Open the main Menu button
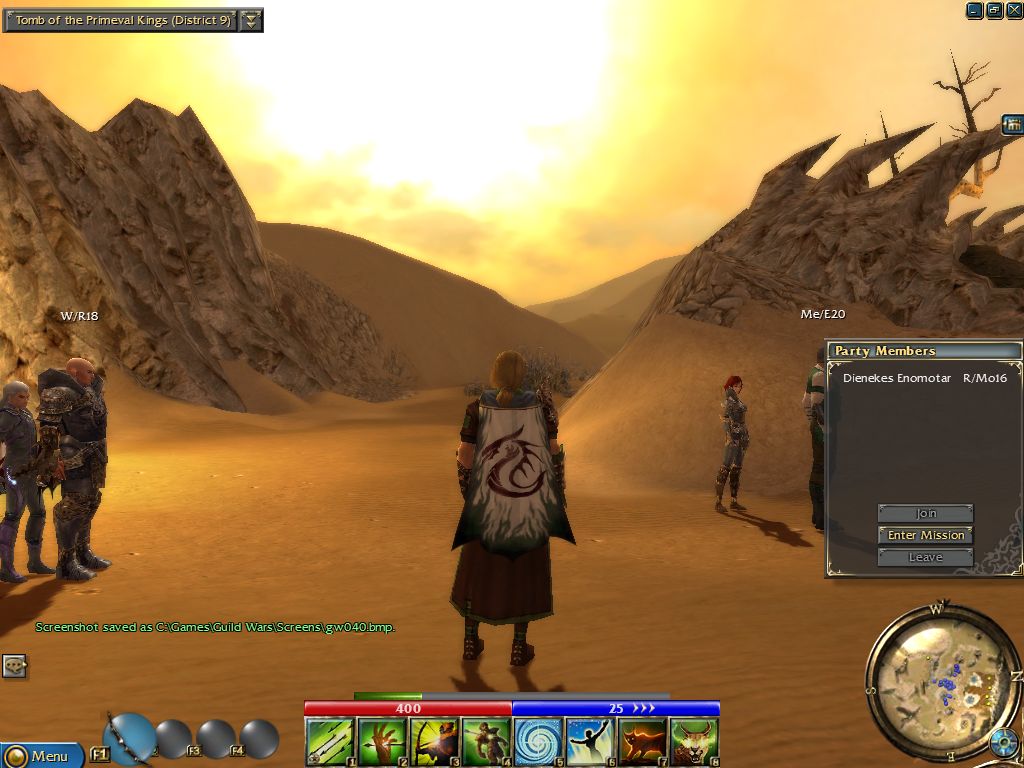Screen dimensions: 1024x768 41,755
